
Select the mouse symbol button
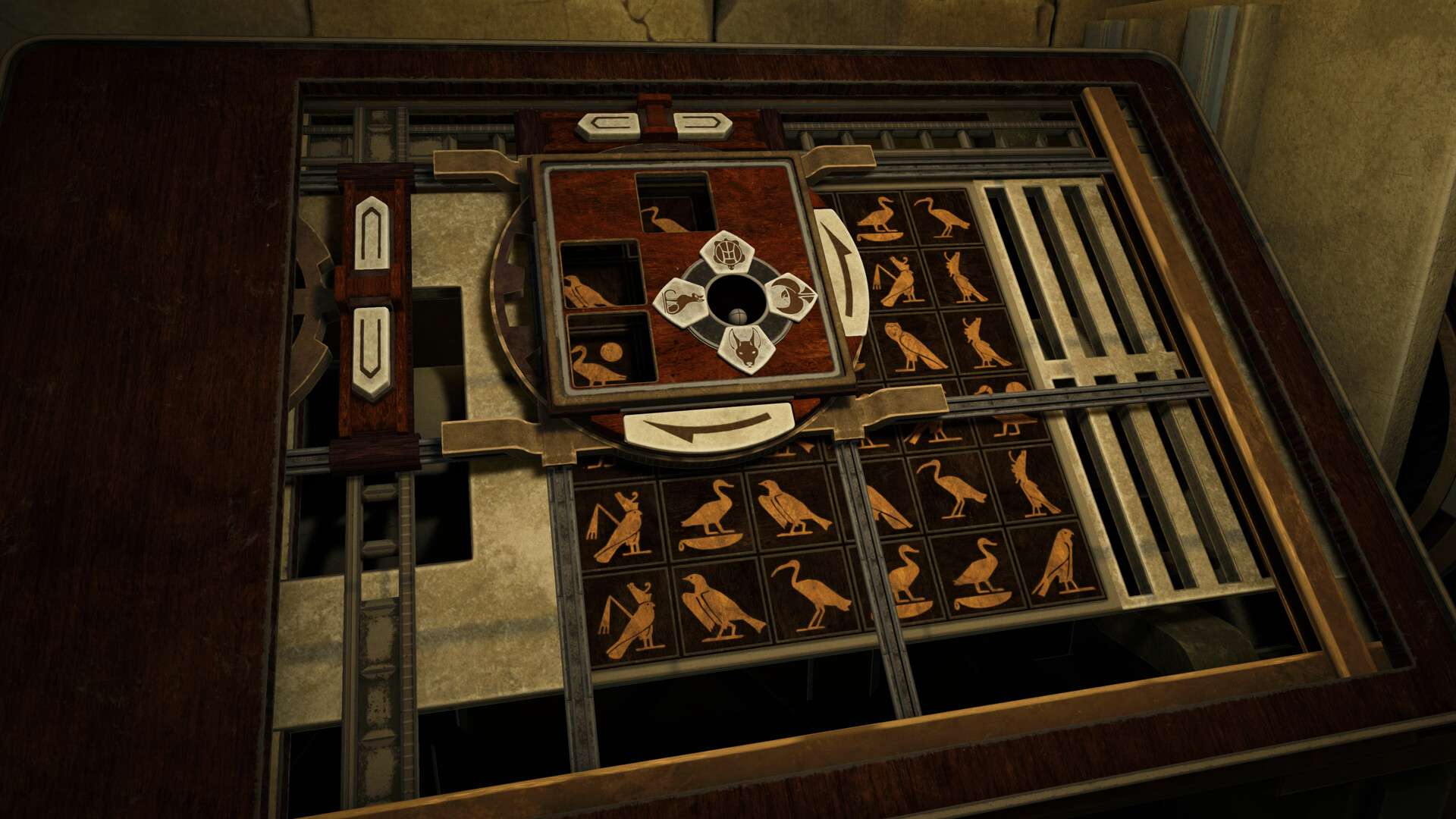pos(682,302)
